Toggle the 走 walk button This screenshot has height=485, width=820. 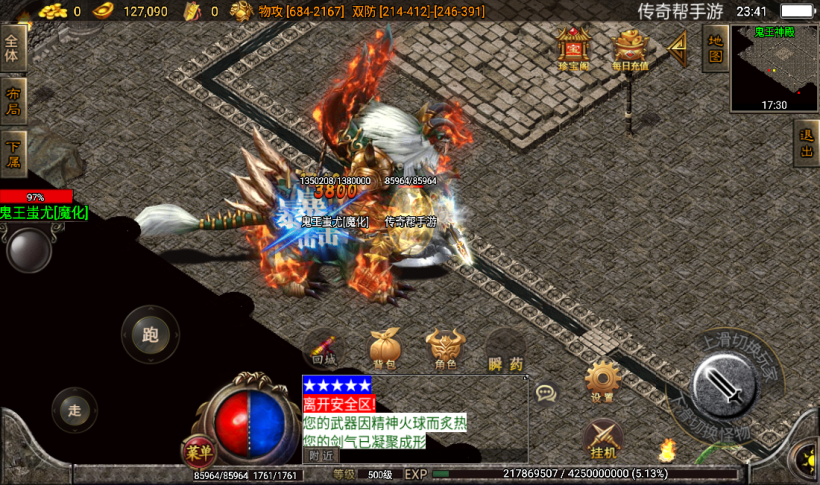[x=75, y=409]
